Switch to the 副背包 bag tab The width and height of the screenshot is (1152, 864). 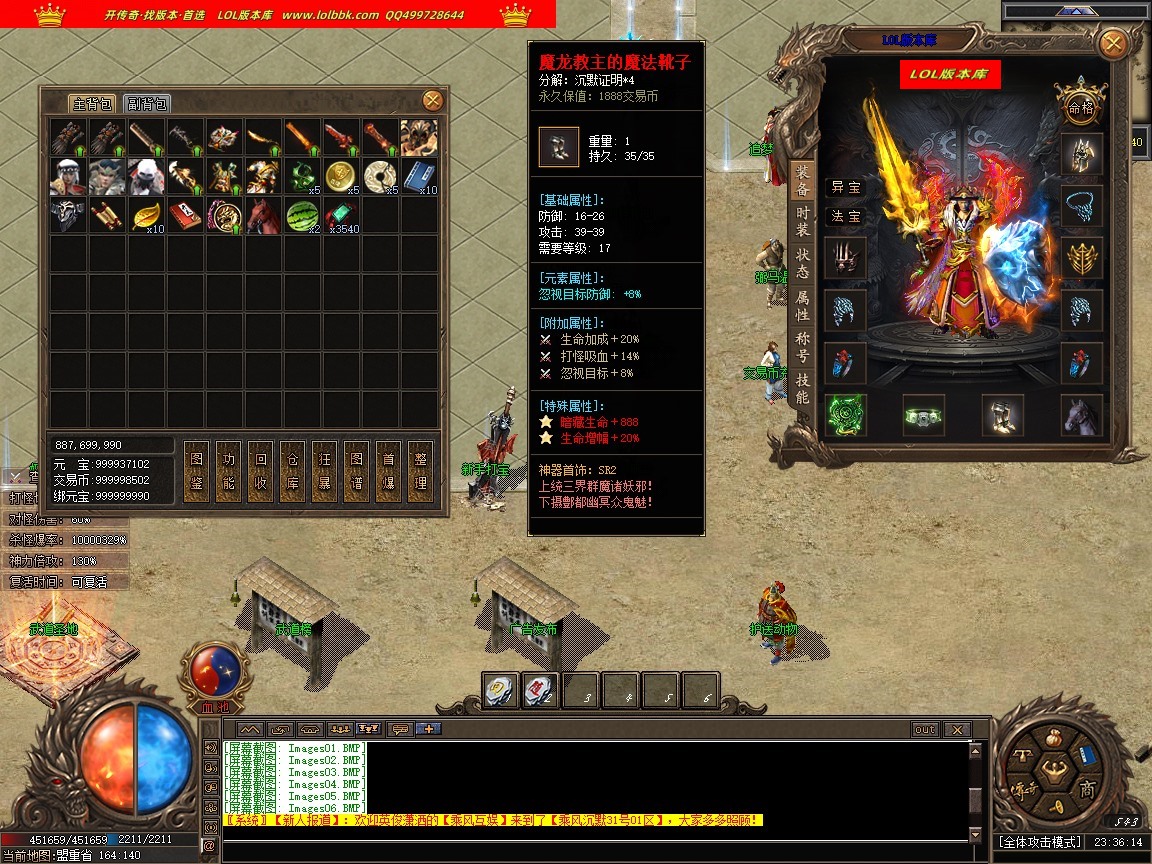(147, 104)
